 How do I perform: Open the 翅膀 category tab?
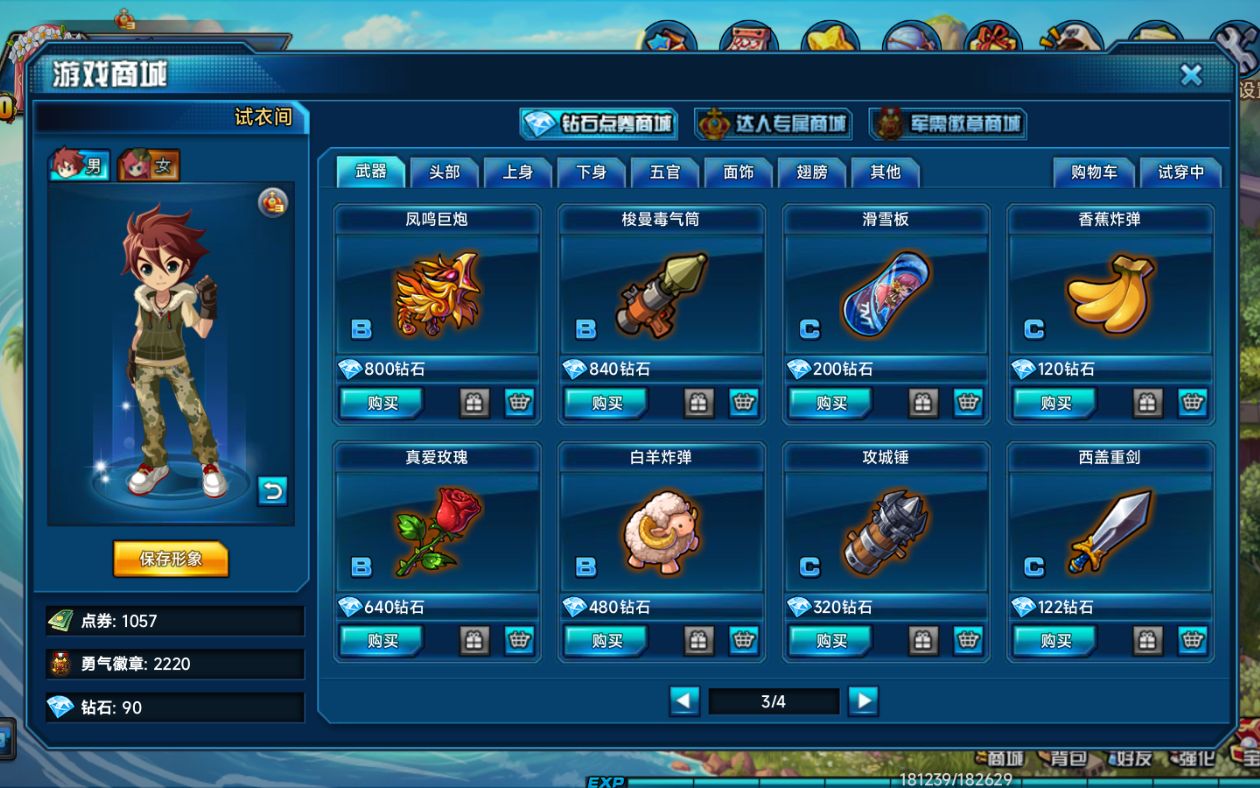tap(812, 172)
